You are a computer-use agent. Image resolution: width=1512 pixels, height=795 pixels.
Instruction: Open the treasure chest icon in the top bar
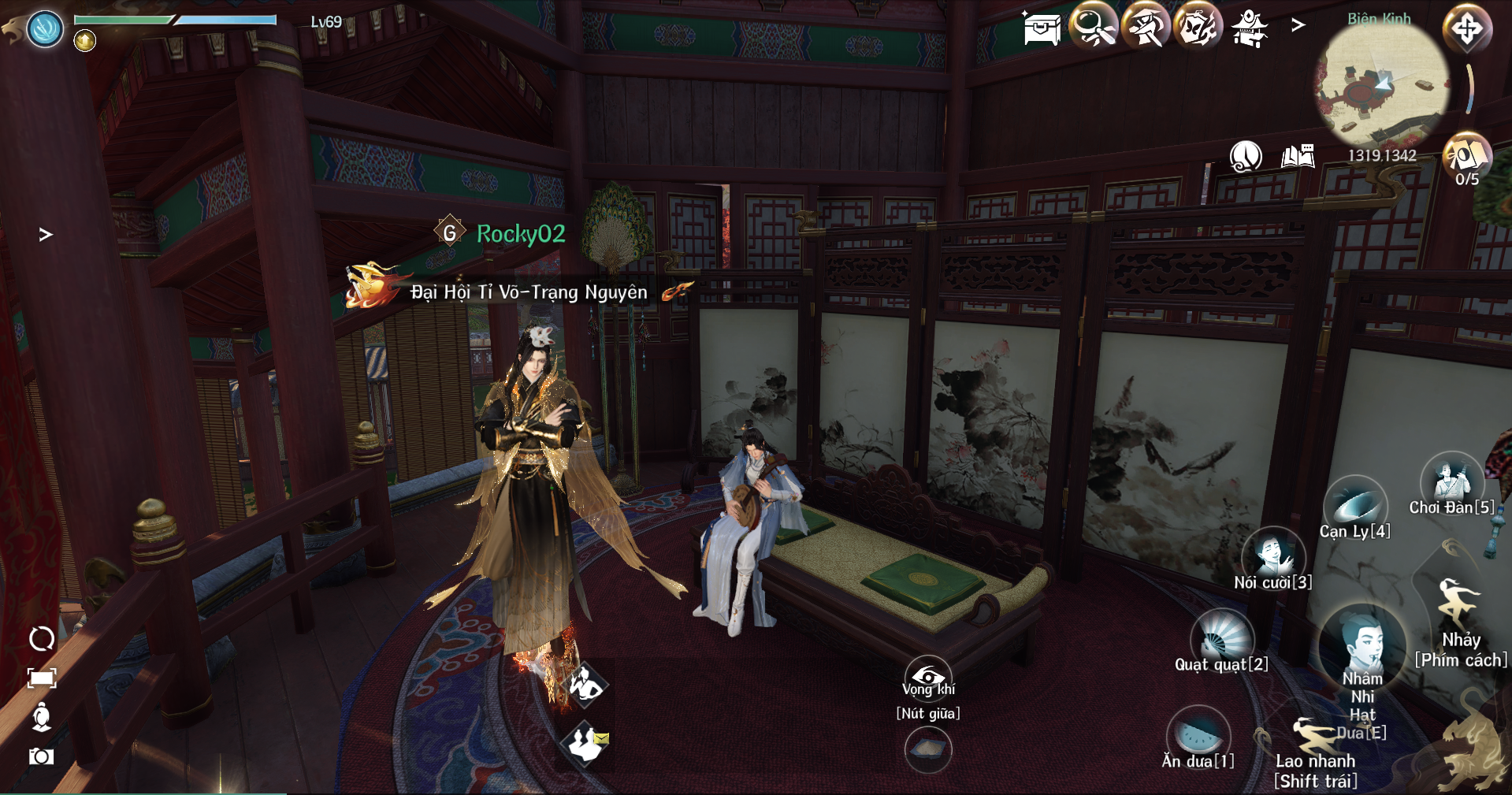[1042, 28]
